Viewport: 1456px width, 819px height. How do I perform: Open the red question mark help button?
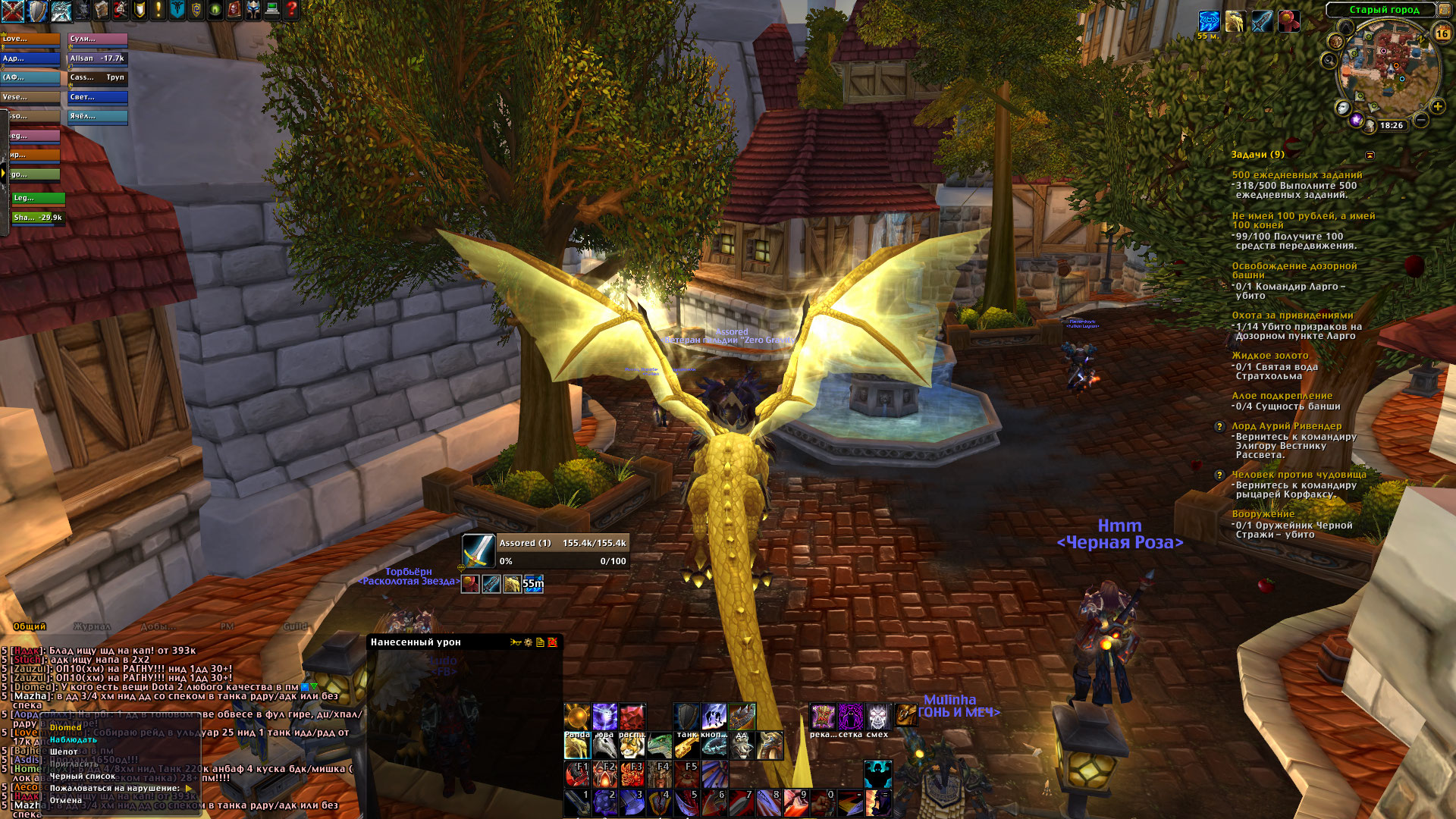coord(291,10)
